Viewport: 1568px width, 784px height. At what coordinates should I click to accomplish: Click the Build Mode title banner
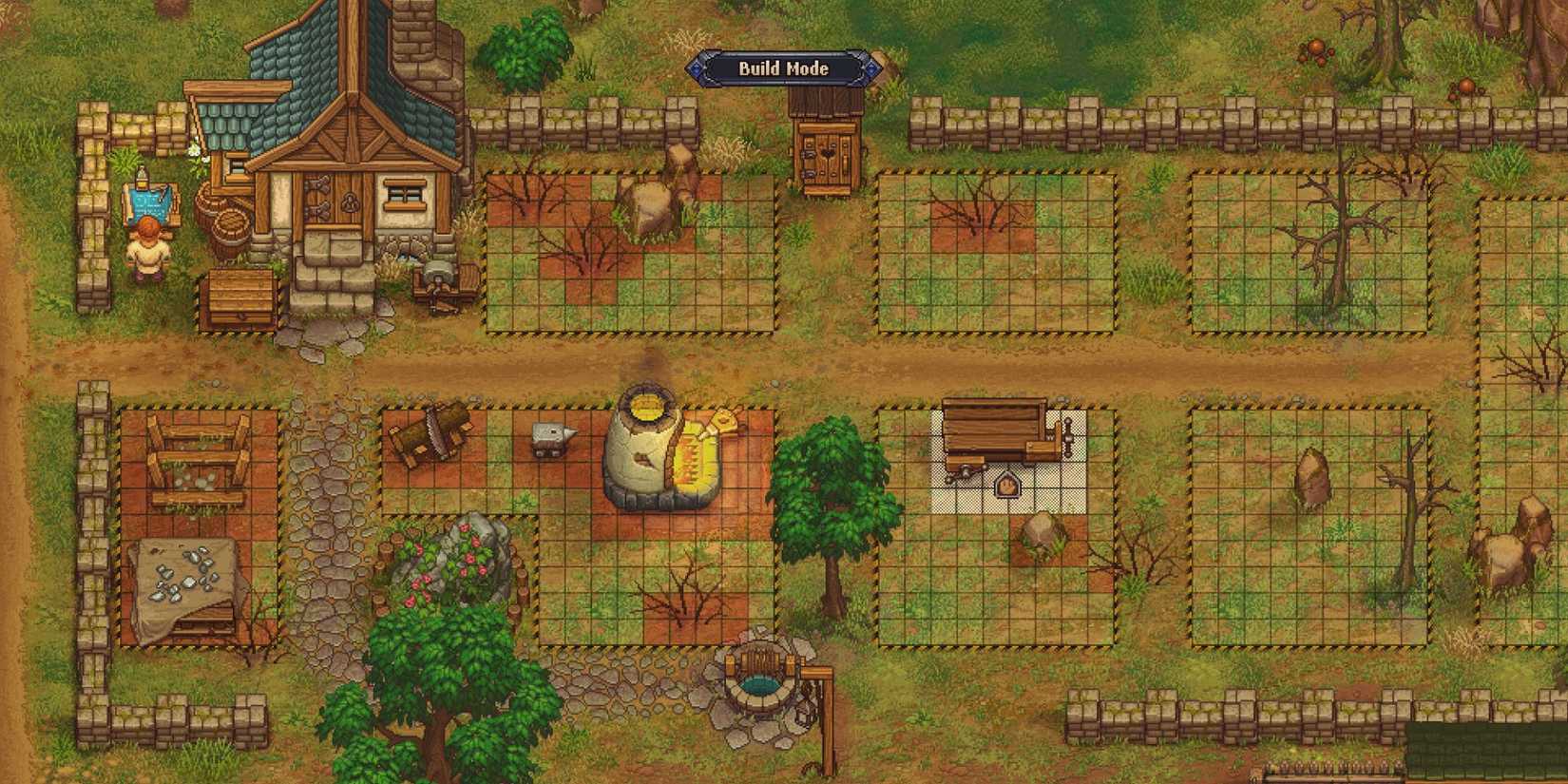coord(784,69)
